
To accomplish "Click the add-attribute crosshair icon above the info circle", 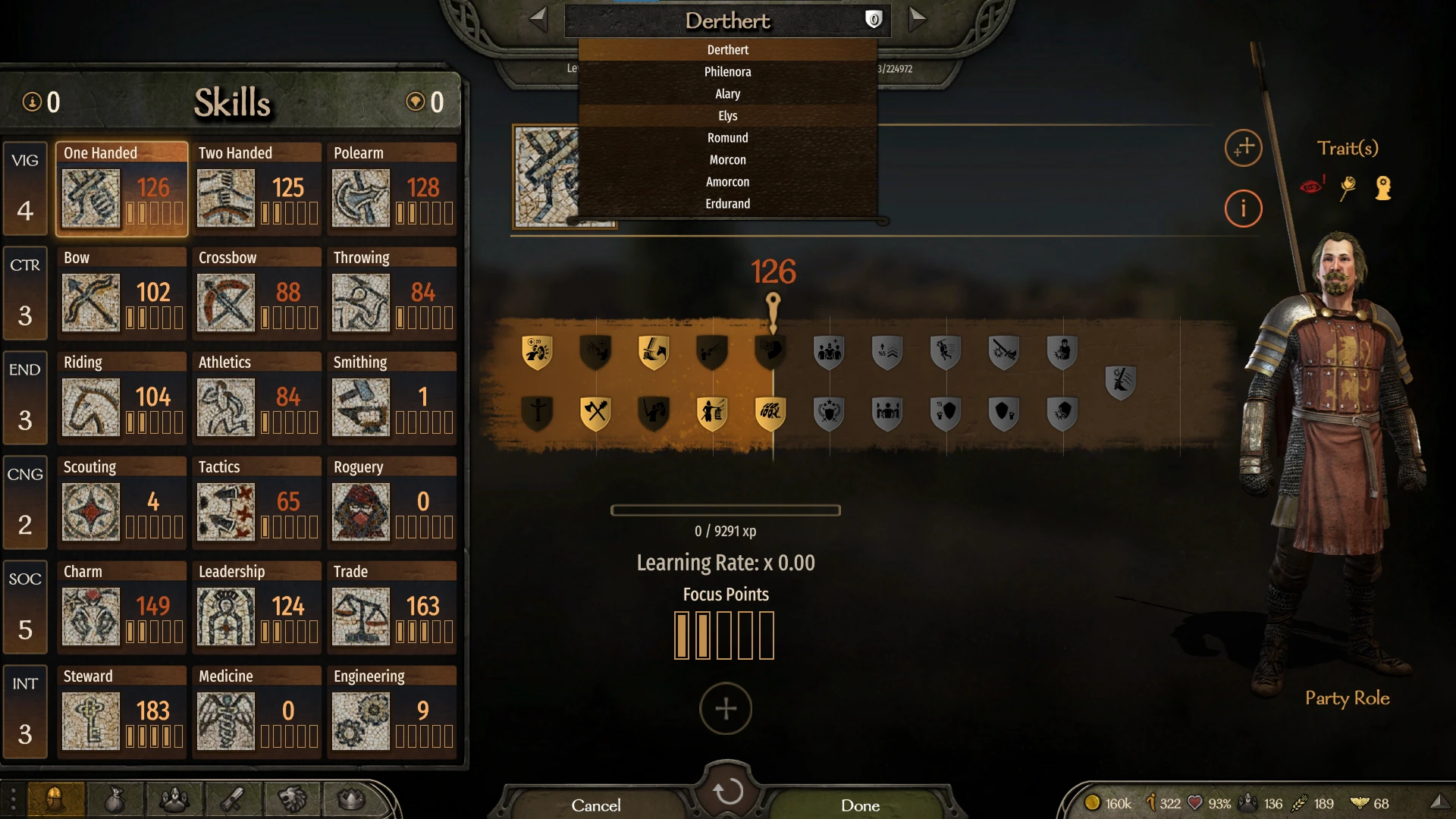I will (x=1243, y=149).
